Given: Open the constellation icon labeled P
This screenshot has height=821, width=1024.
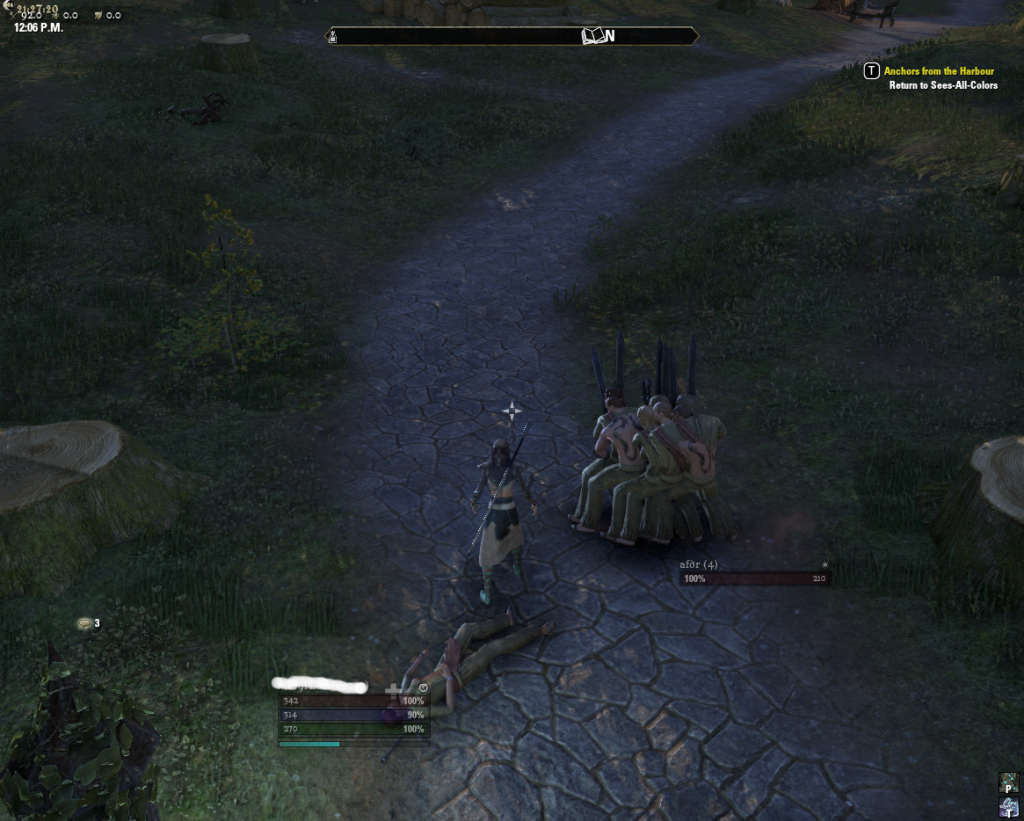Looking at the screenshot, I should point(1008,782).
